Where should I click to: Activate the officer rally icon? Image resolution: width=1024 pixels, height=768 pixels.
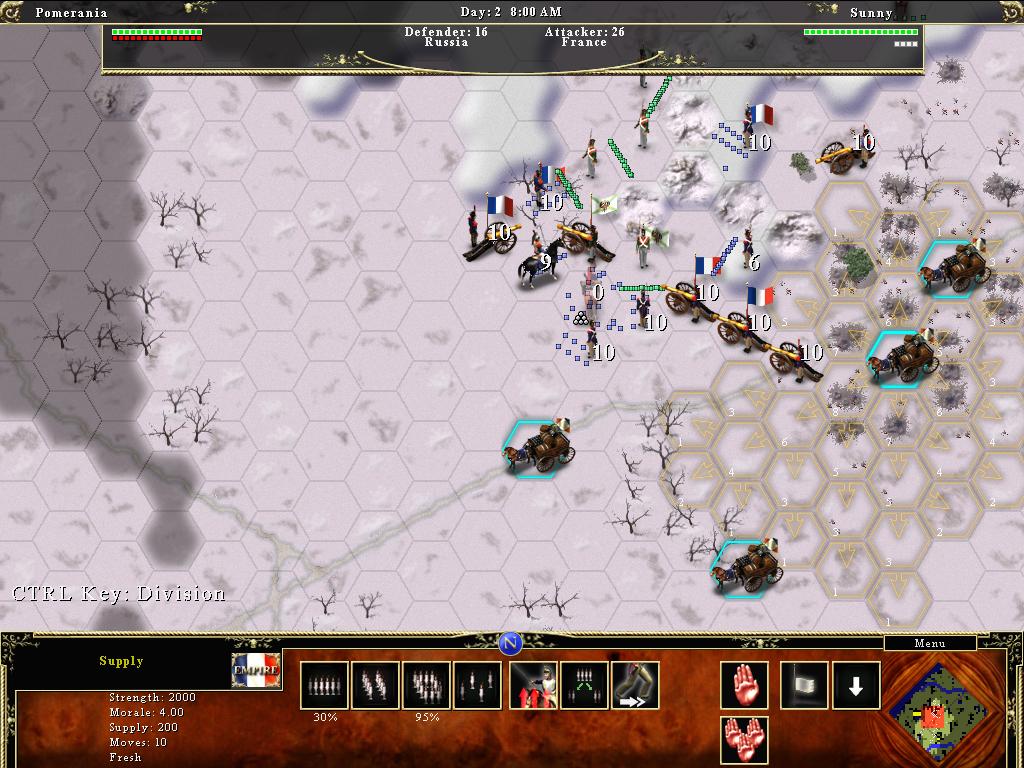coord(533,686)
